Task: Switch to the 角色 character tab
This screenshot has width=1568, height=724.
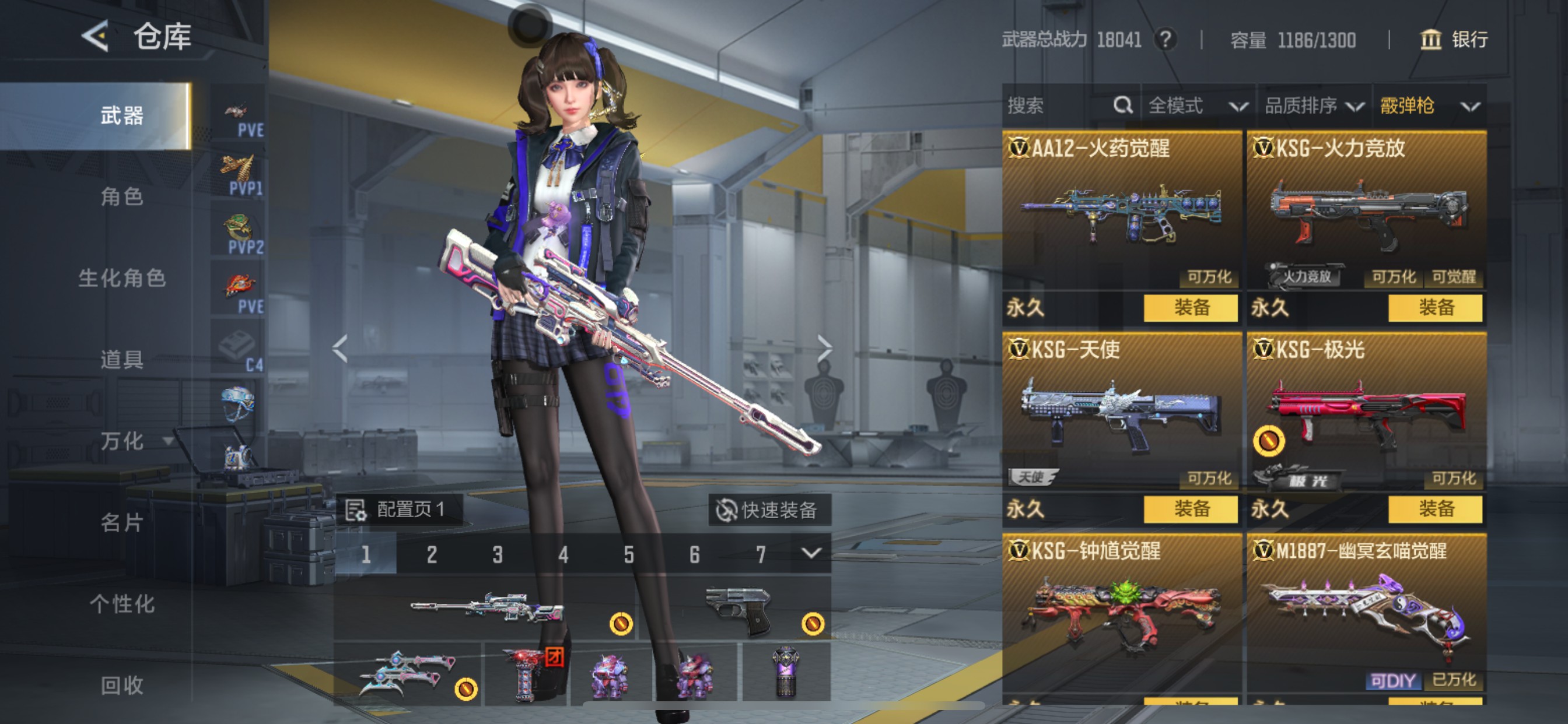Action: click(x=122, y=196)
